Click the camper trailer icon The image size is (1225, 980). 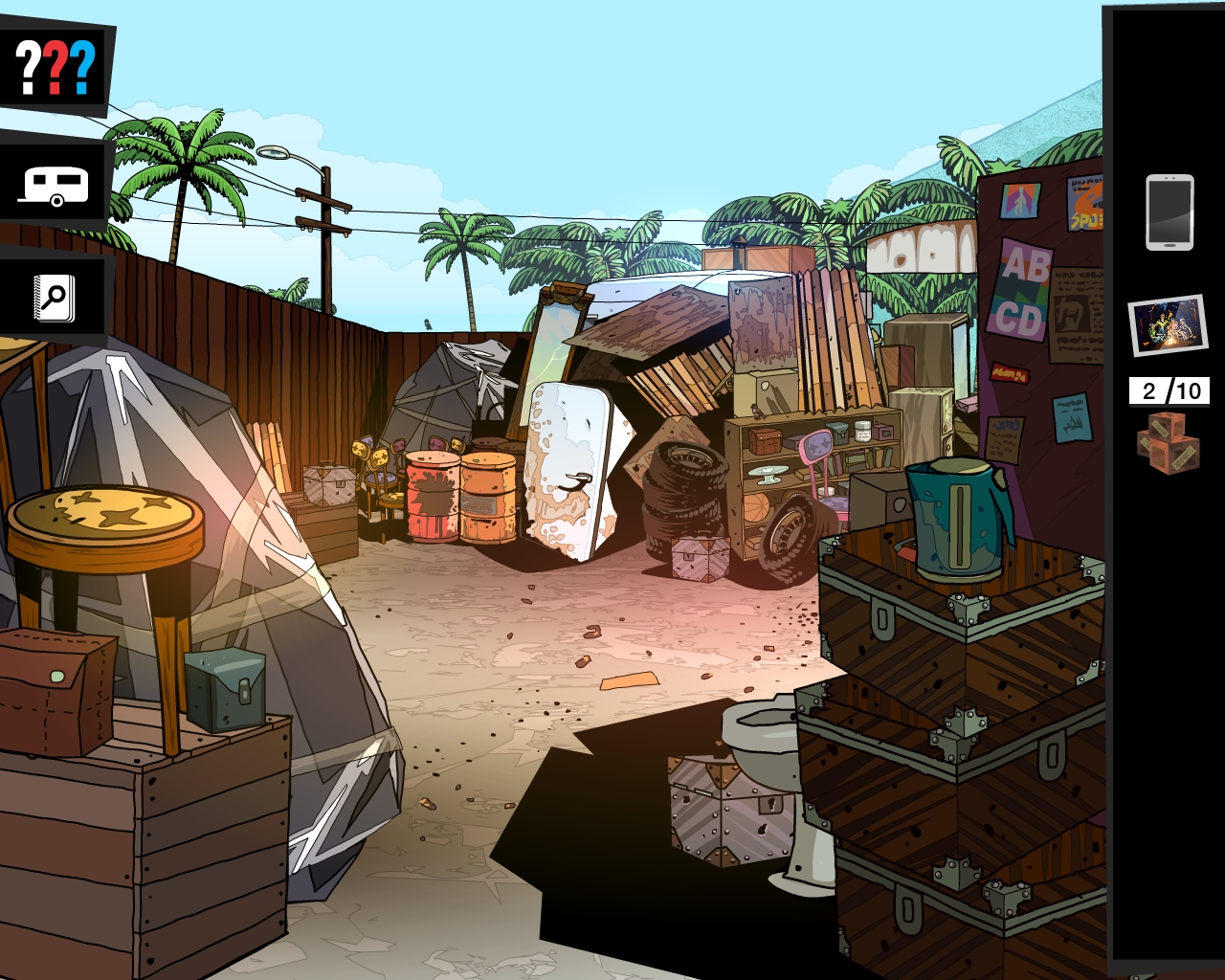(x=55, y=185)
